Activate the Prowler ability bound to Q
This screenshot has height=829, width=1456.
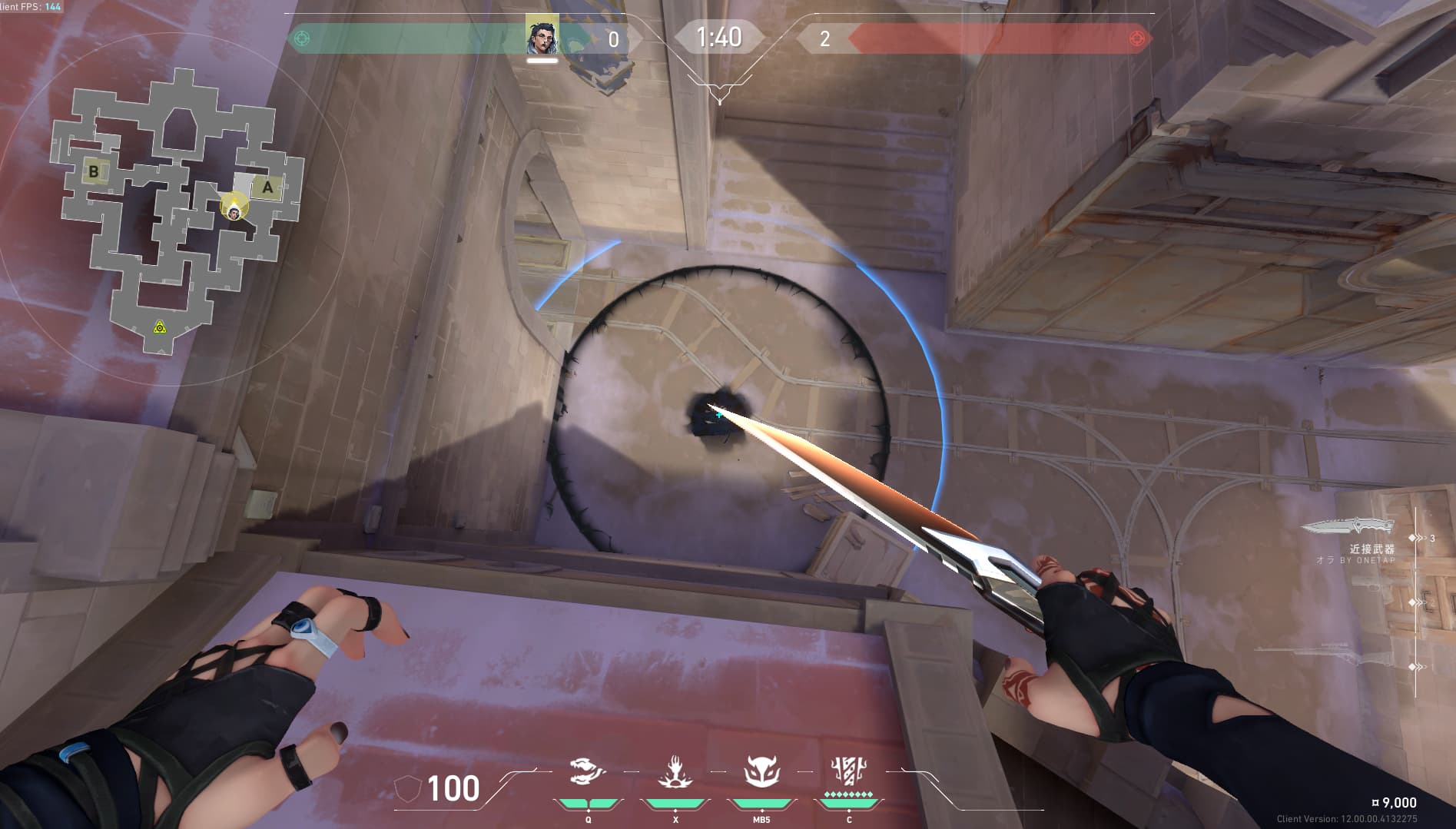coord(588,771)
